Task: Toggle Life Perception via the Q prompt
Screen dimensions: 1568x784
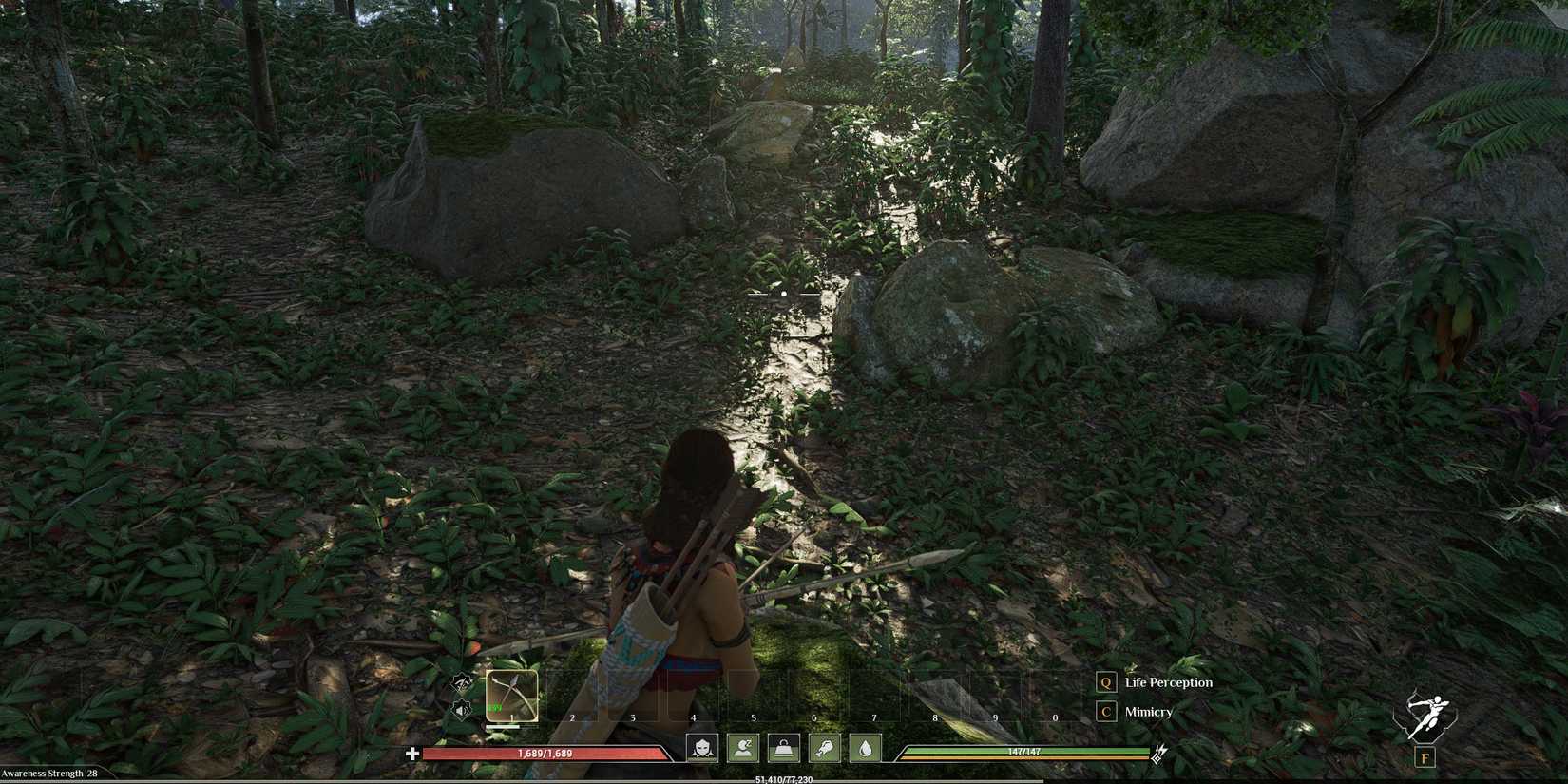Action: coord(1105,681)
